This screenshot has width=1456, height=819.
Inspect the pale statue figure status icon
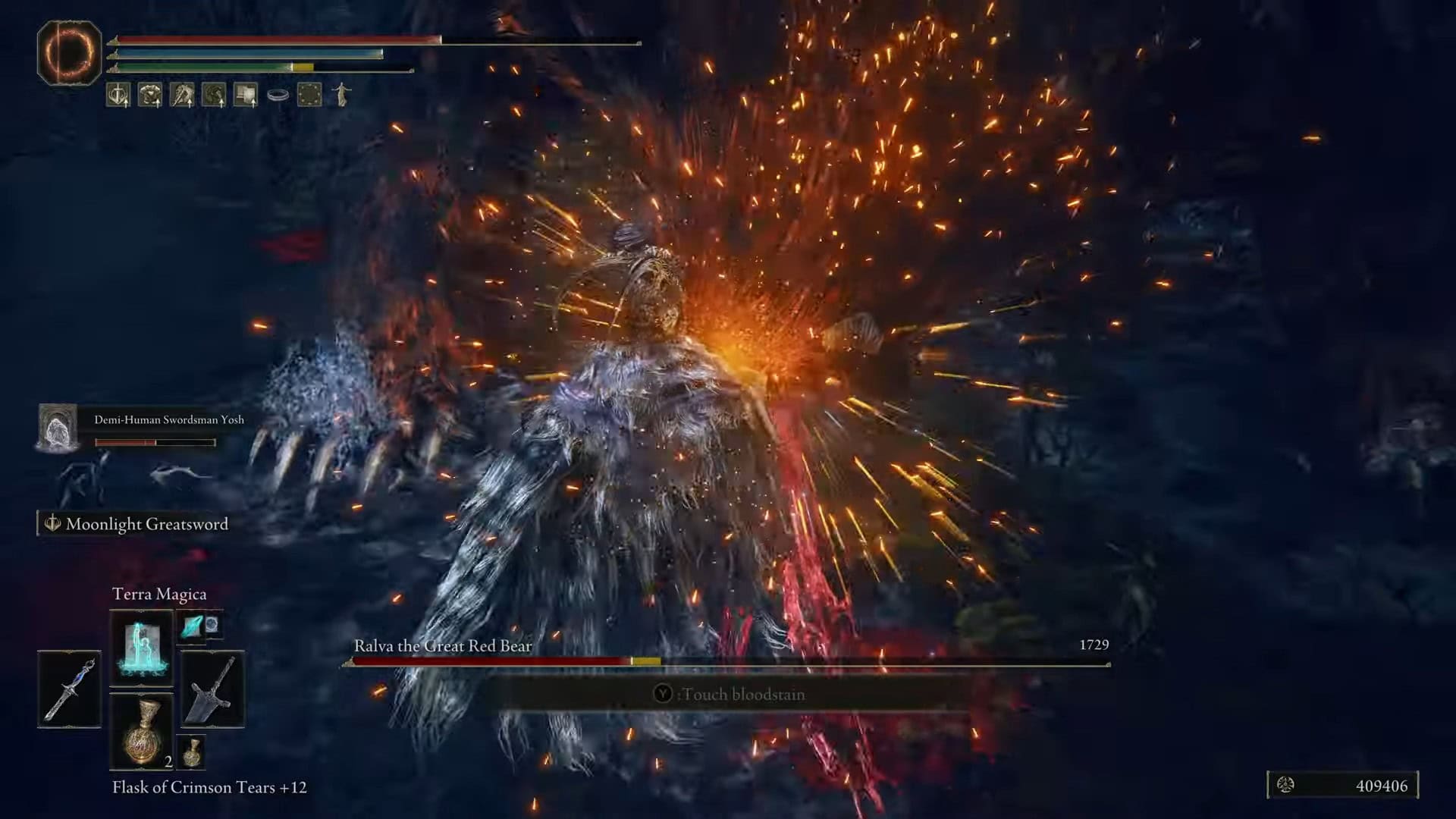click(x=342, y=95)
